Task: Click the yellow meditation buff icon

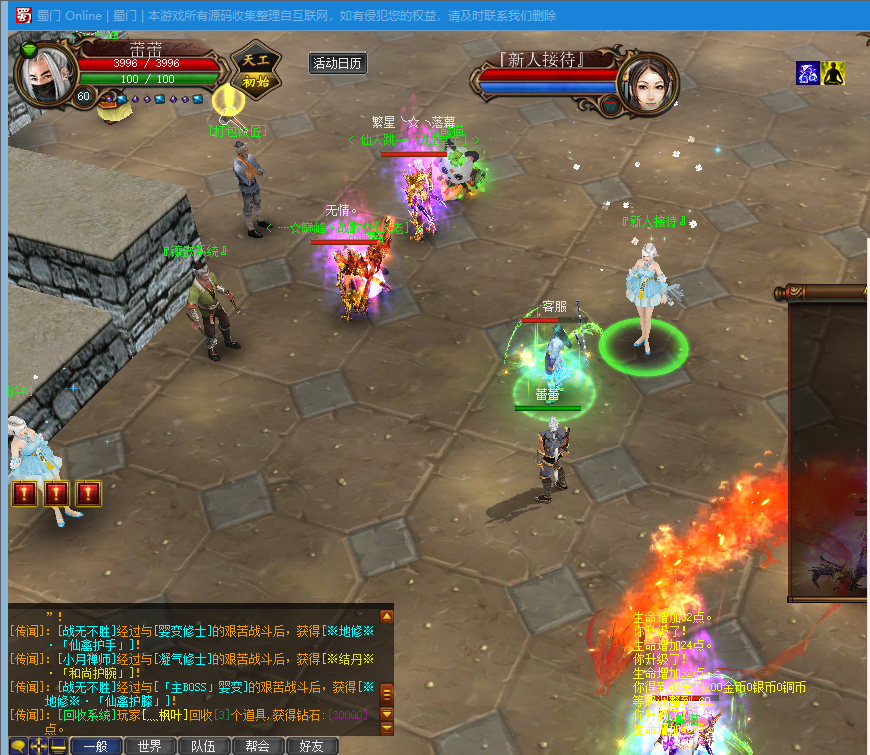Action: point(834,73)
